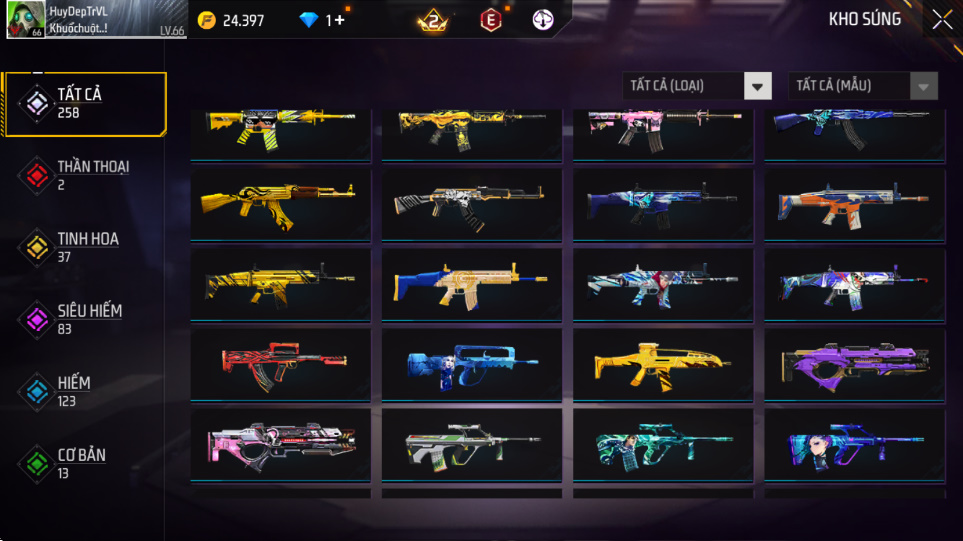The image size is (963, 541).
Task: Choose the blue FAMAS weapon skin
Action: pyautogui.click(x=471, y=364)
